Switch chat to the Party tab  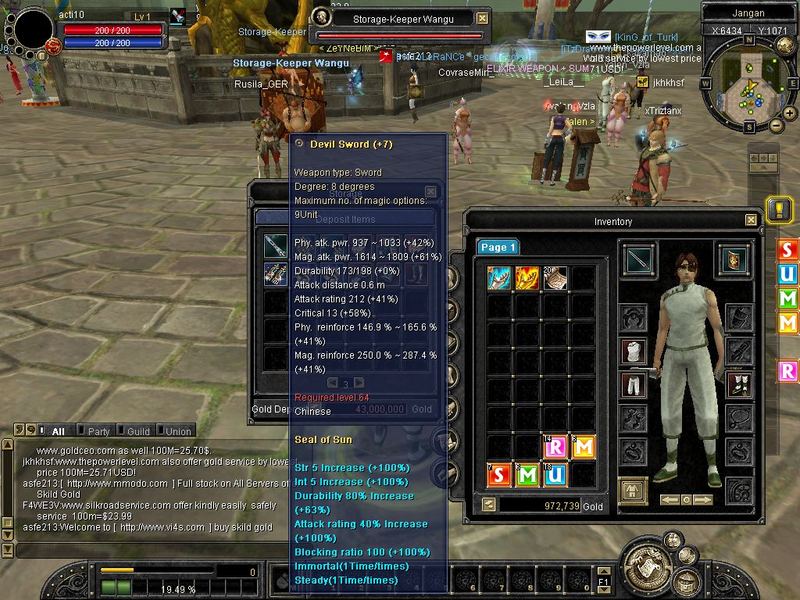pyautogui.click(x=99, y=432)
